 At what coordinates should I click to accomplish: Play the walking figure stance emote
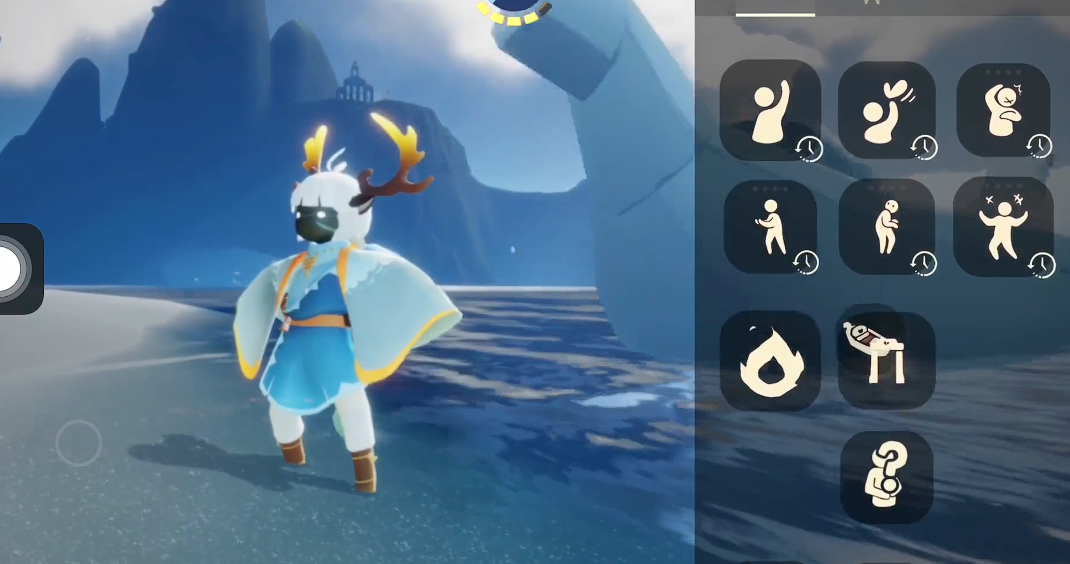769,227
